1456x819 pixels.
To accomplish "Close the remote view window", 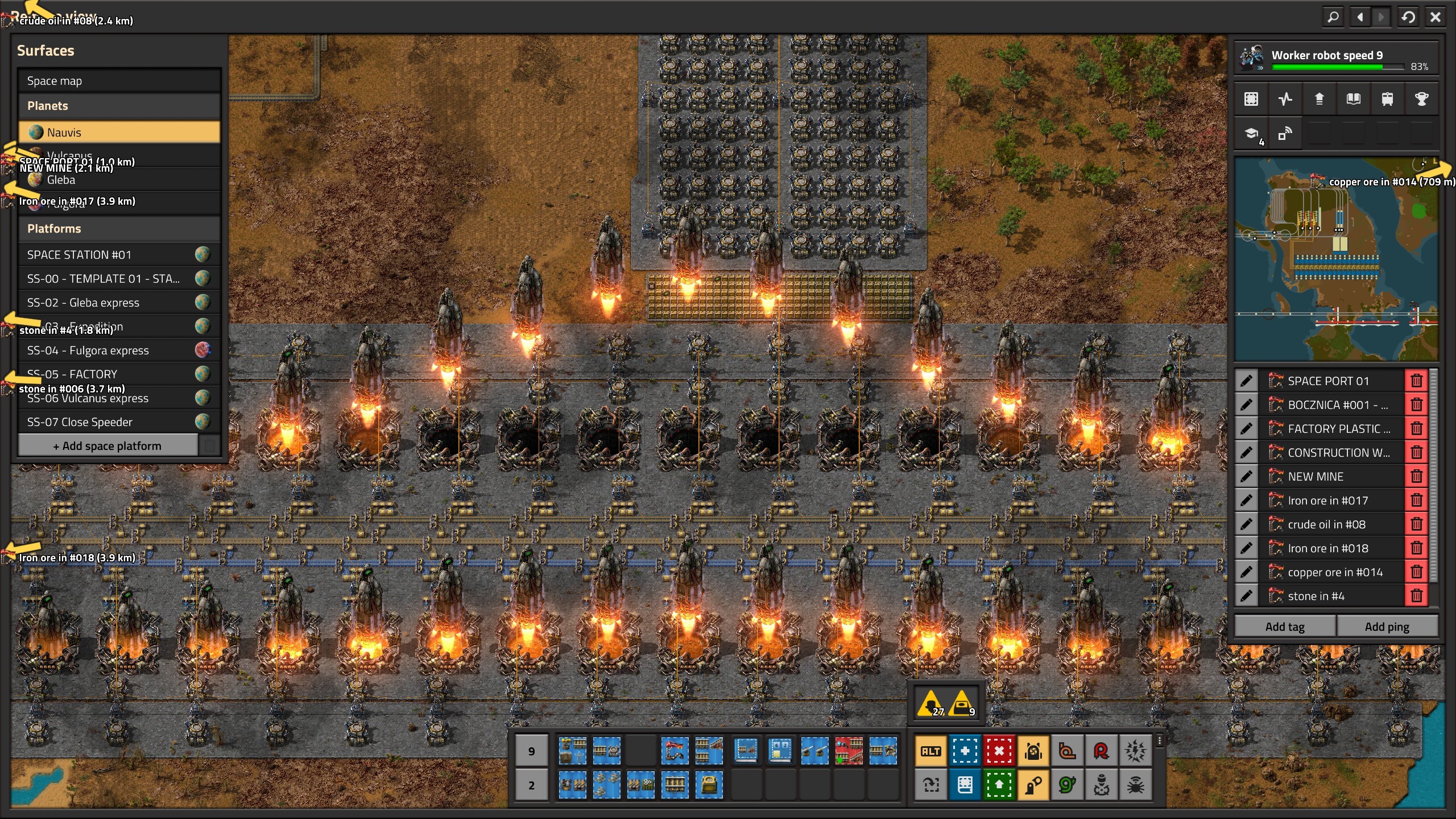I will [1435, 17].
